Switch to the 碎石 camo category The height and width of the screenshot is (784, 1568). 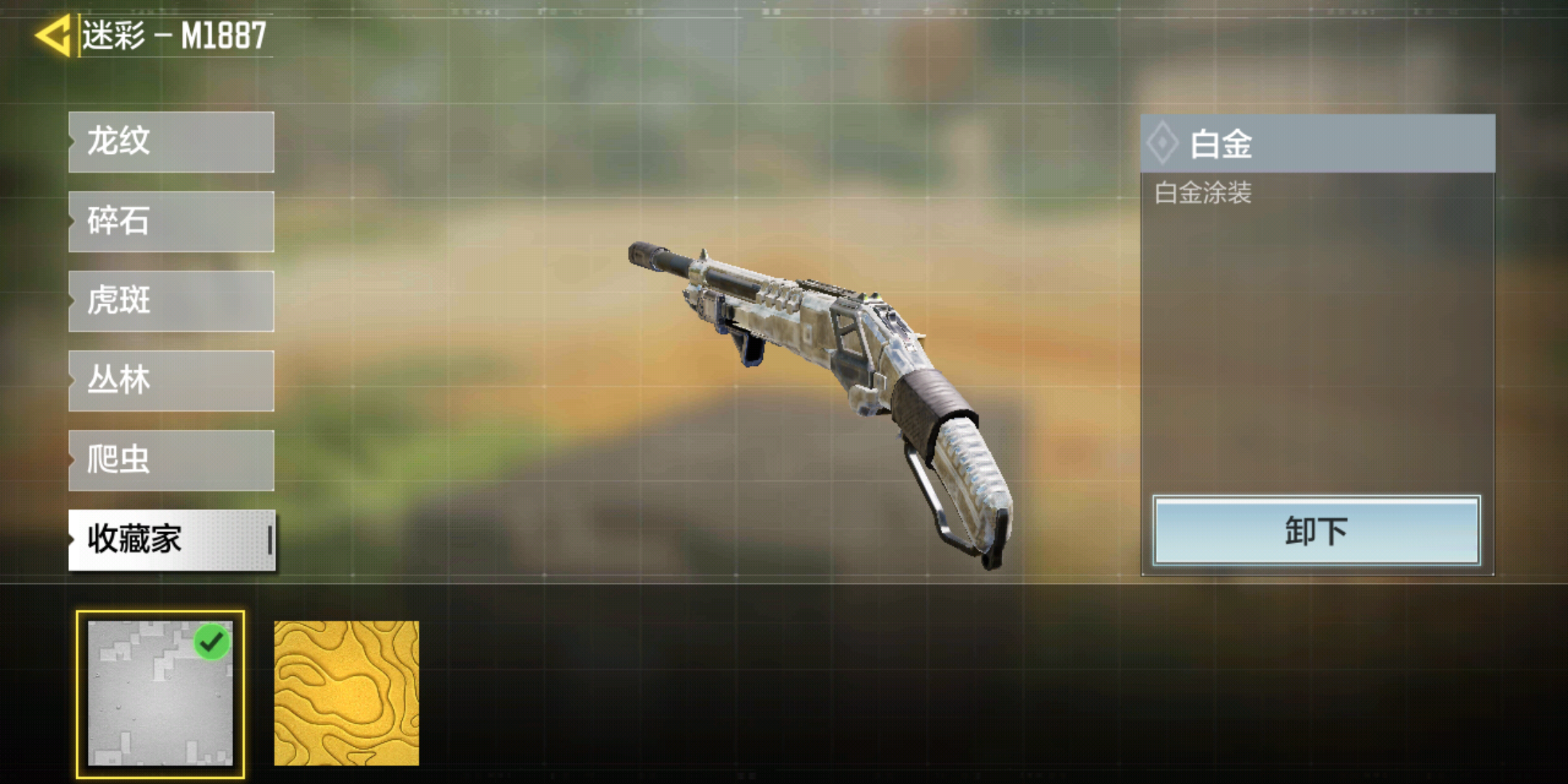pyautogui.click(x=171, y=221)
